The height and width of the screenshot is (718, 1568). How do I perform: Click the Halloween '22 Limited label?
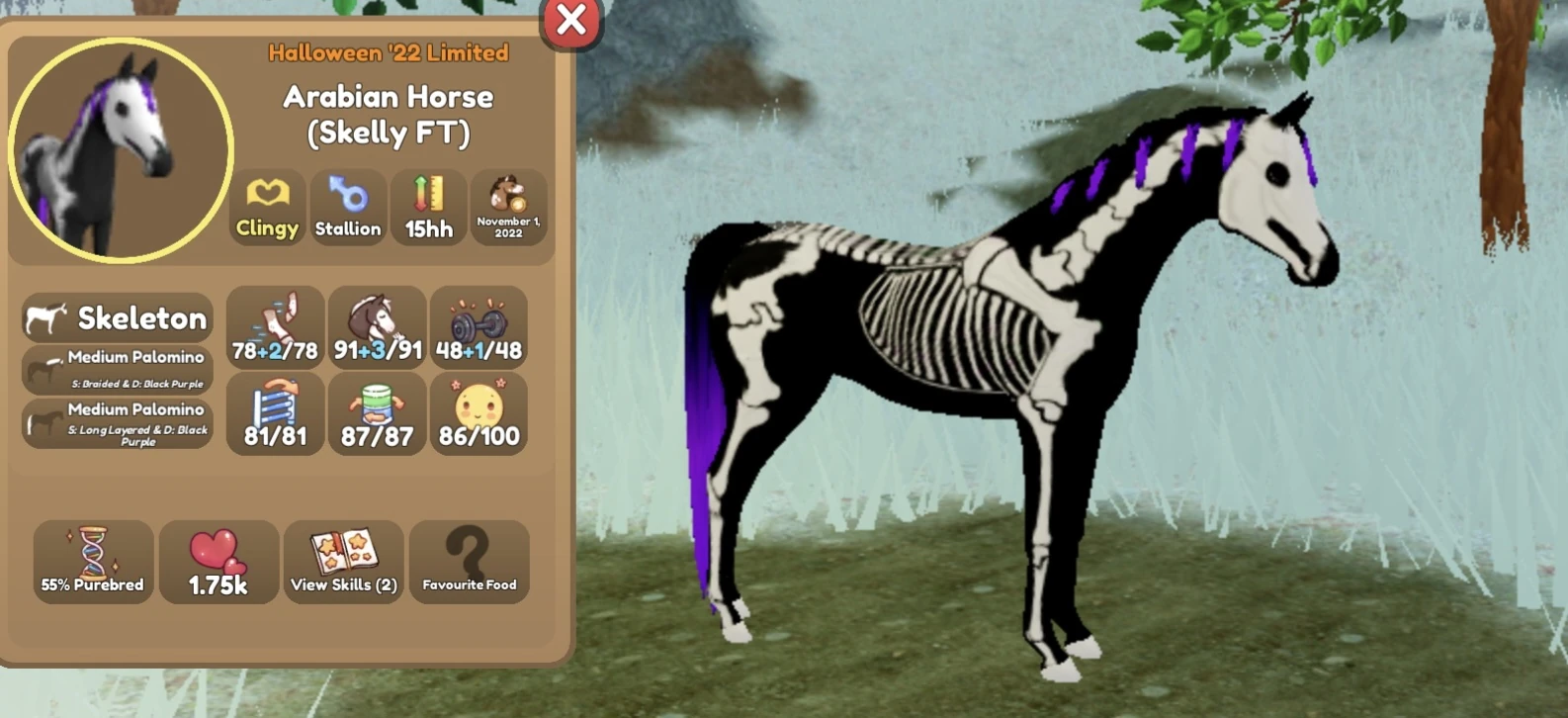tap(388, 53)
